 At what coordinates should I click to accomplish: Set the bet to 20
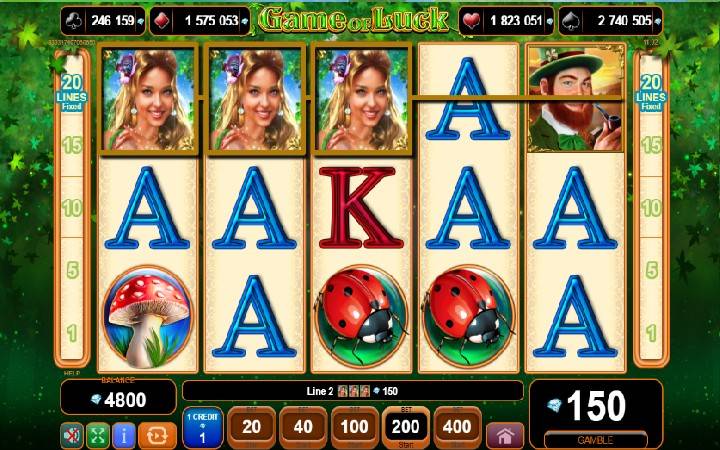click(252, 427)
